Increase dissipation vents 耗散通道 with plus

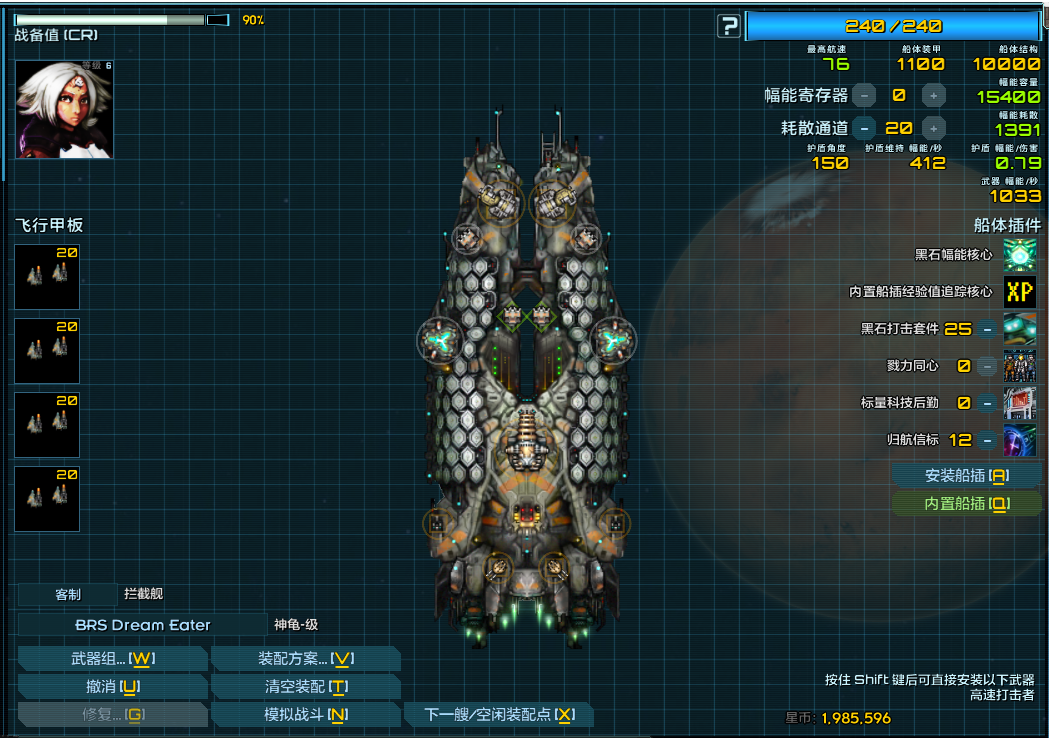[933, 128]
